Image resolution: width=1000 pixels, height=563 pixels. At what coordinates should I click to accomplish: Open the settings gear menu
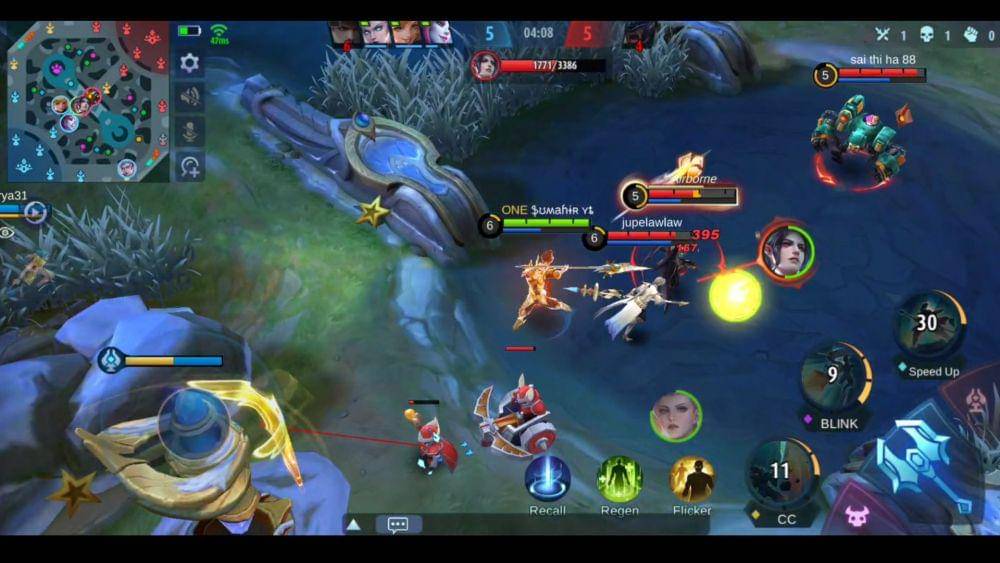pos(189,63)
